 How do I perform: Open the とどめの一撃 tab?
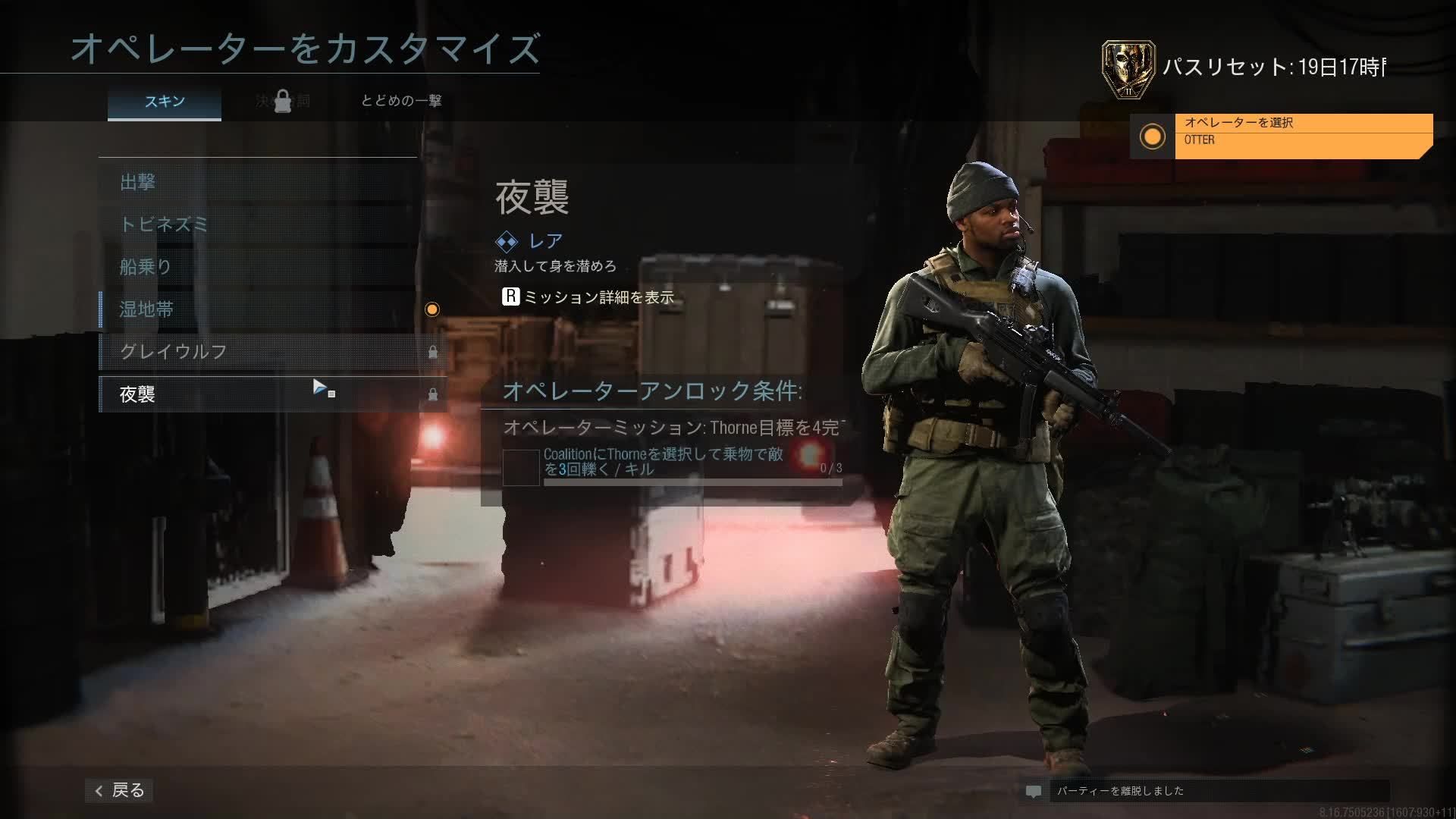pyautogui.click(x=403, y=101)
